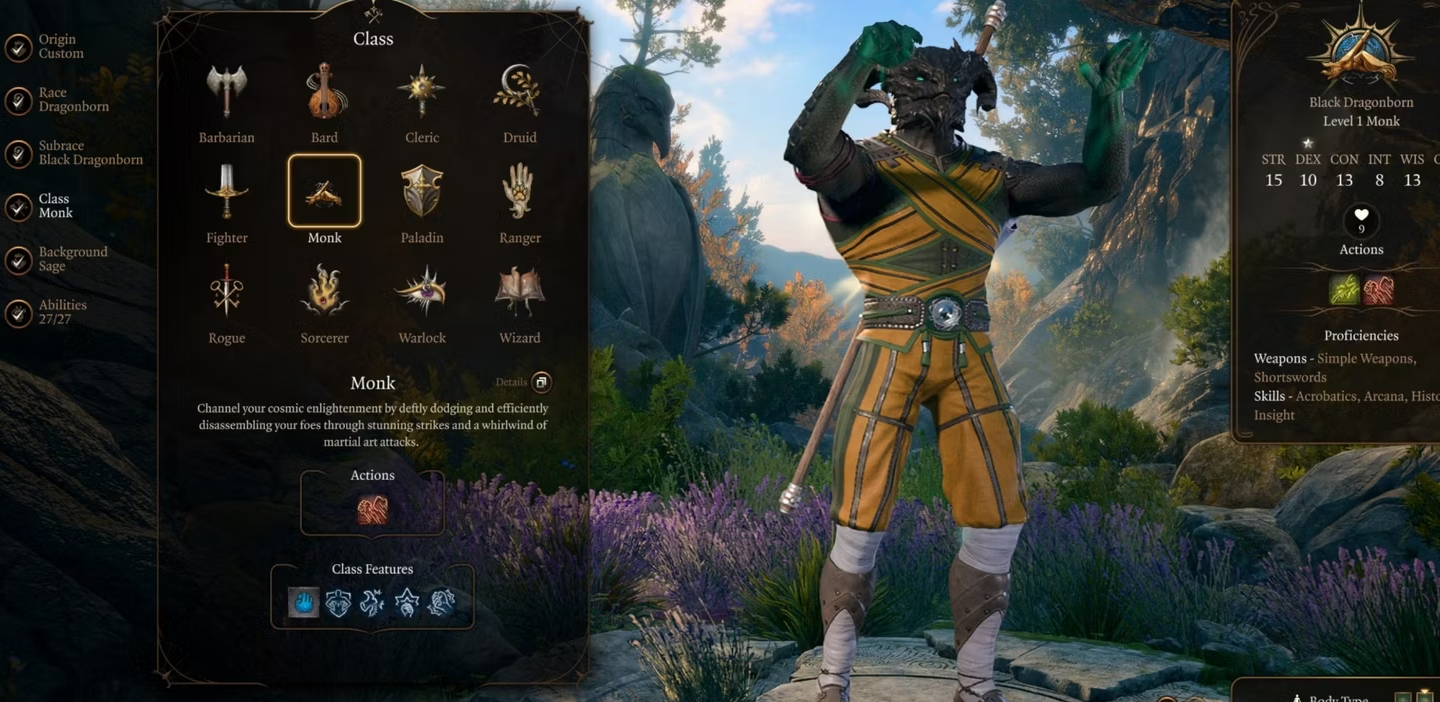Open the Monk class Details
Screen dimensions: 1440x702
tap(540, 382)
